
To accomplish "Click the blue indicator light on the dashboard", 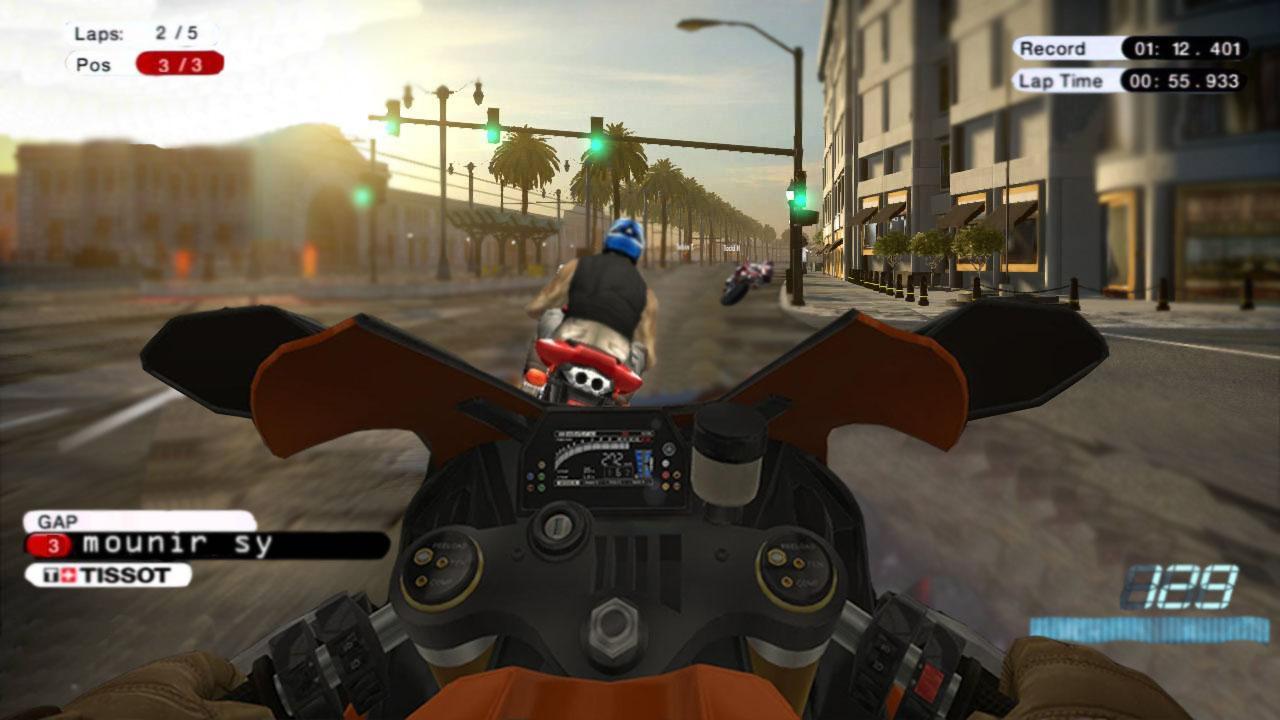I will [x=530, y=475].
